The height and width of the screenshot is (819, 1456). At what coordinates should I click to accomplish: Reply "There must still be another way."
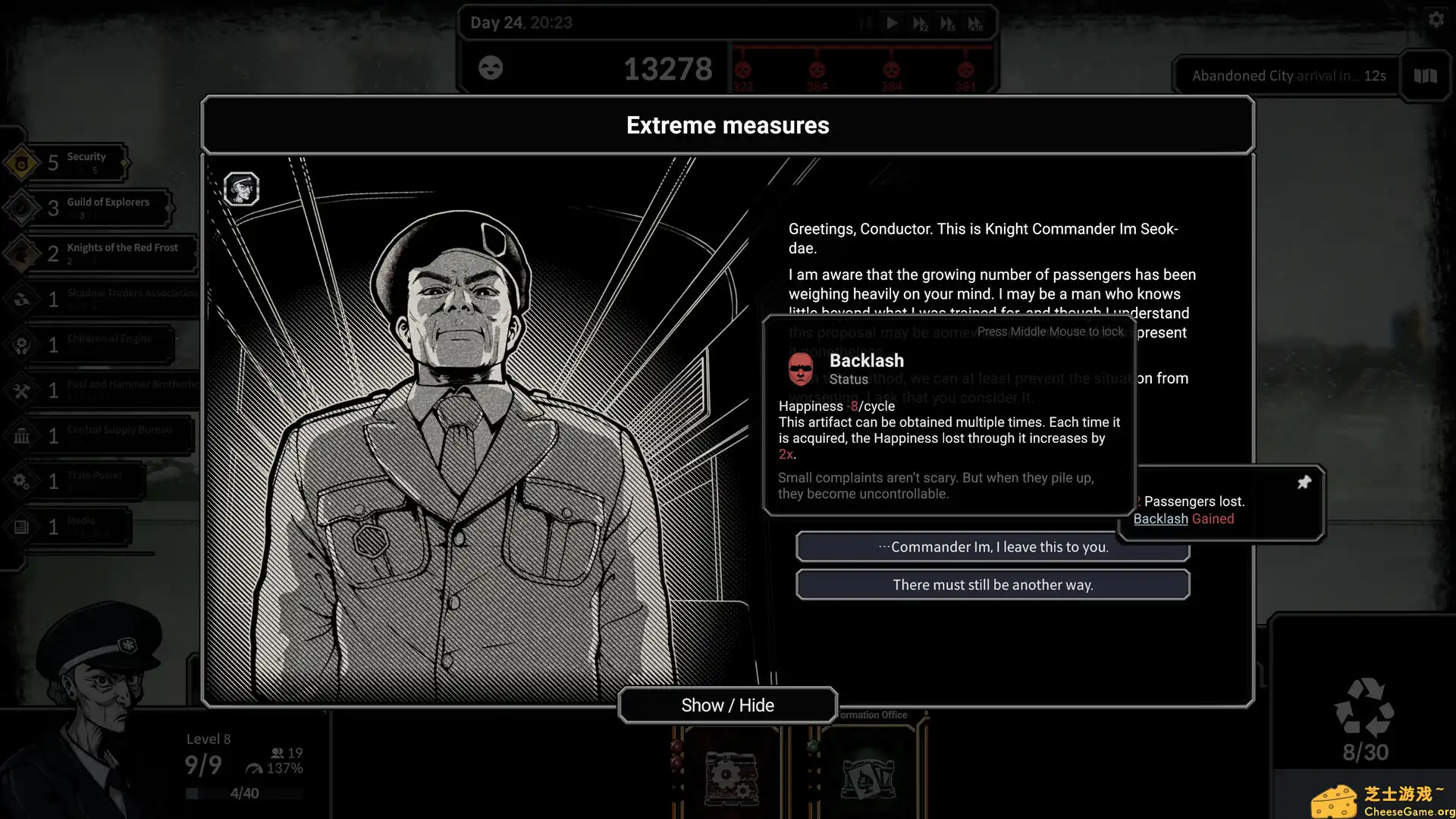click(993, 585)
